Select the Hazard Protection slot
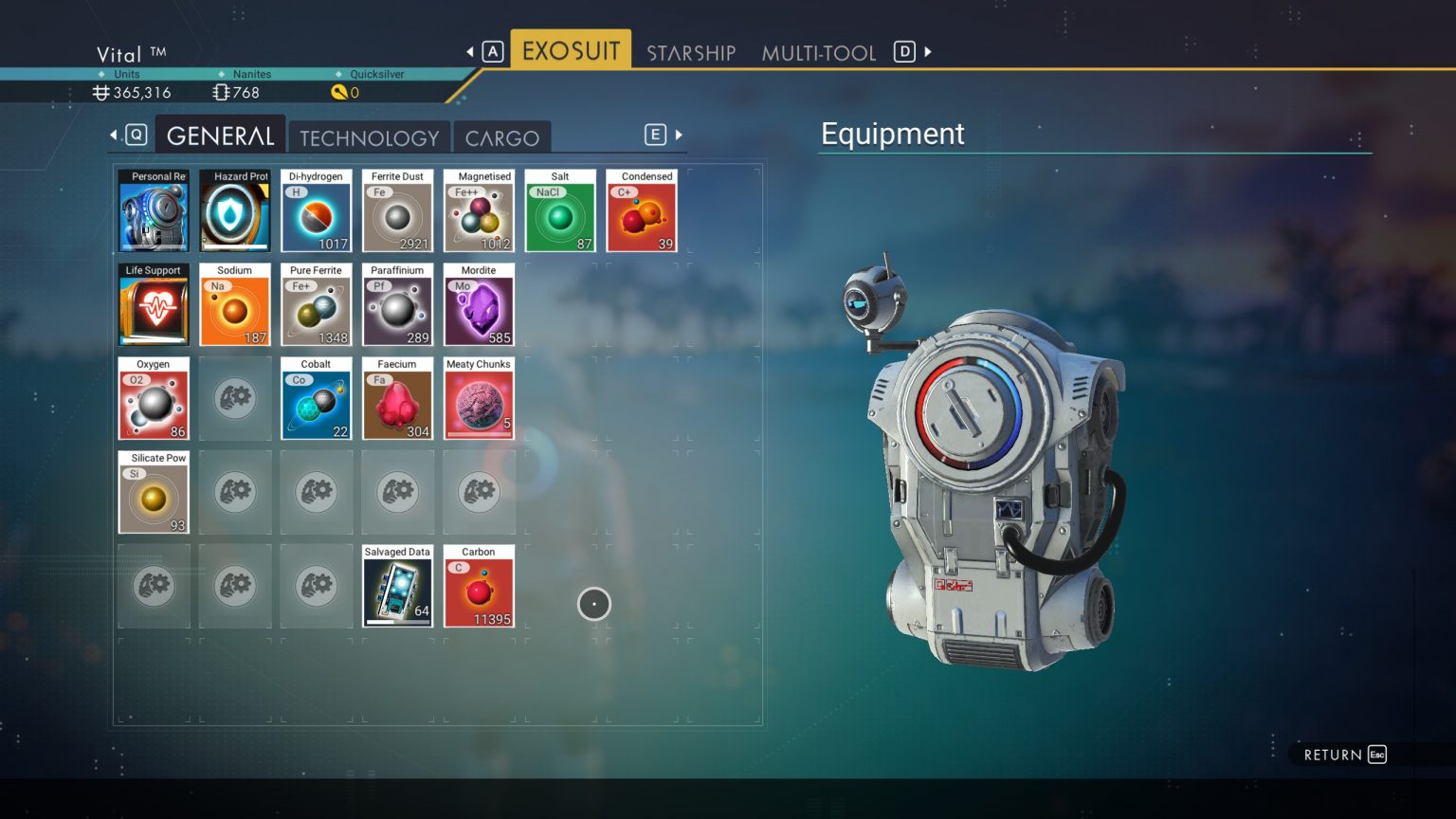1456x819 pixels. [235, 211]
